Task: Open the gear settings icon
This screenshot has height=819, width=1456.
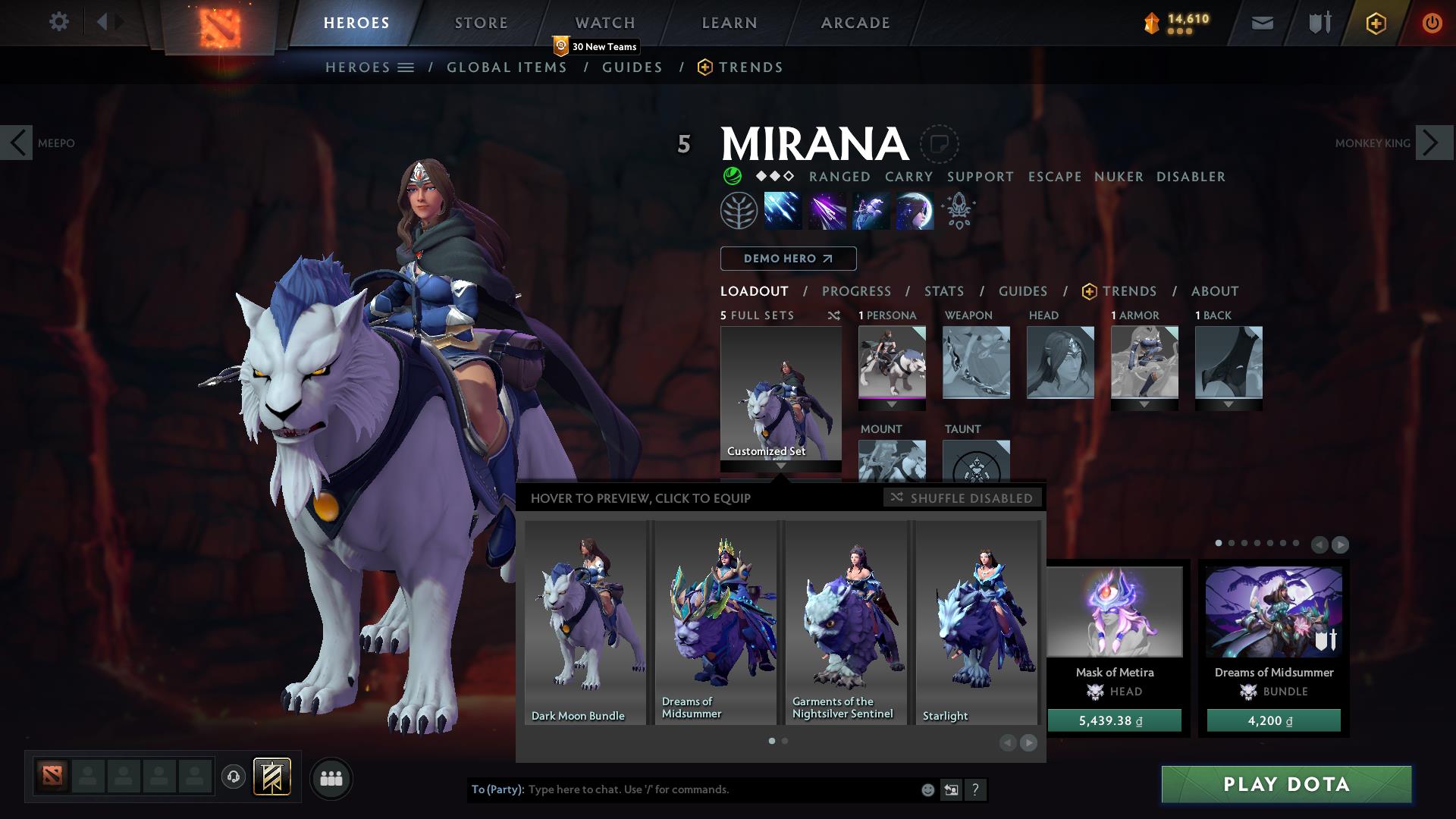Action: (x=58, y=22)
